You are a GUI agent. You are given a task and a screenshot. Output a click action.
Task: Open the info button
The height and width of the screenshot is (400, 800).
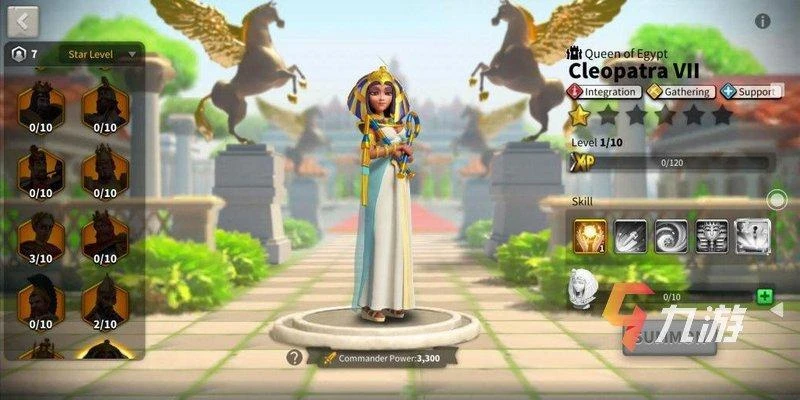tap(763, 21)
